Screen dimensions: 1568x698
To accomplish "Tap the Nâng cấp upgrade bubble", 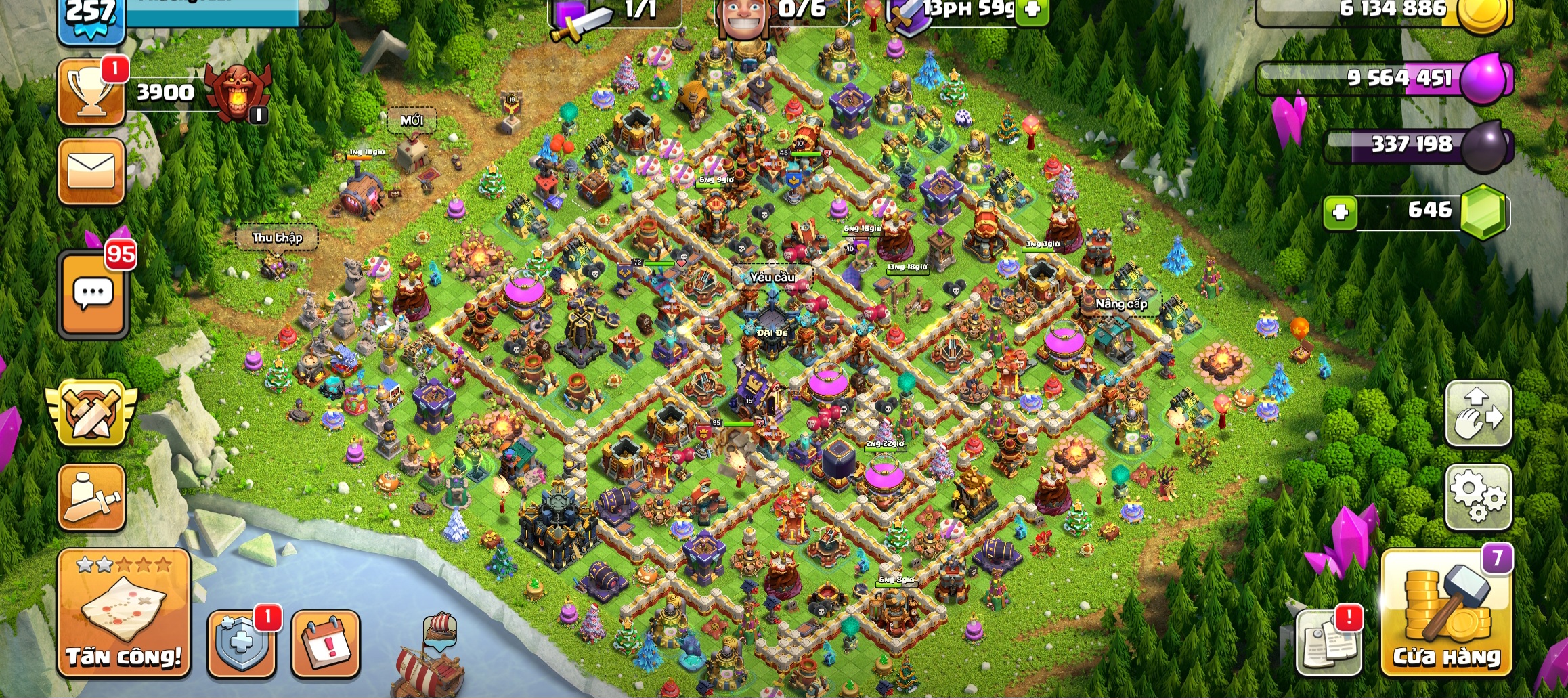I will click(1121, 304).
